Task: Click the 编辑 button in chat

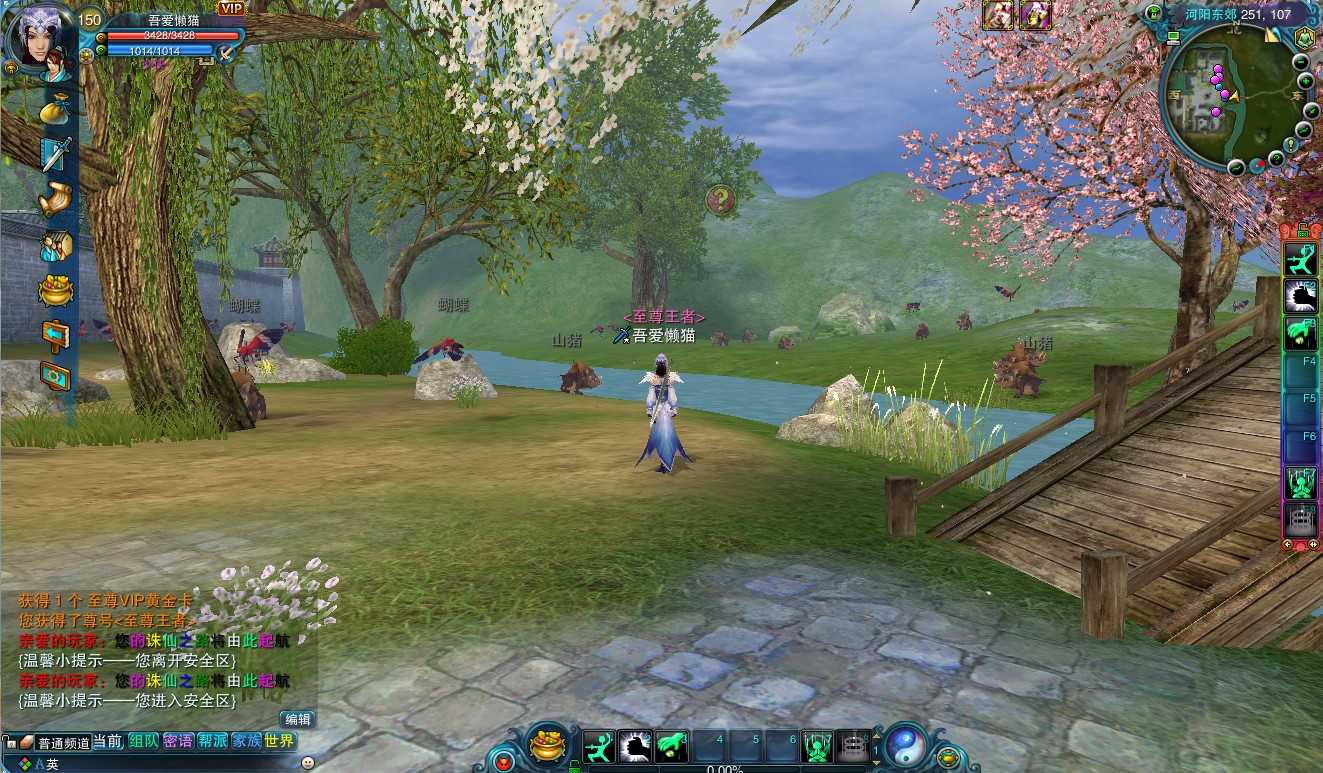Action: [298, 719]
